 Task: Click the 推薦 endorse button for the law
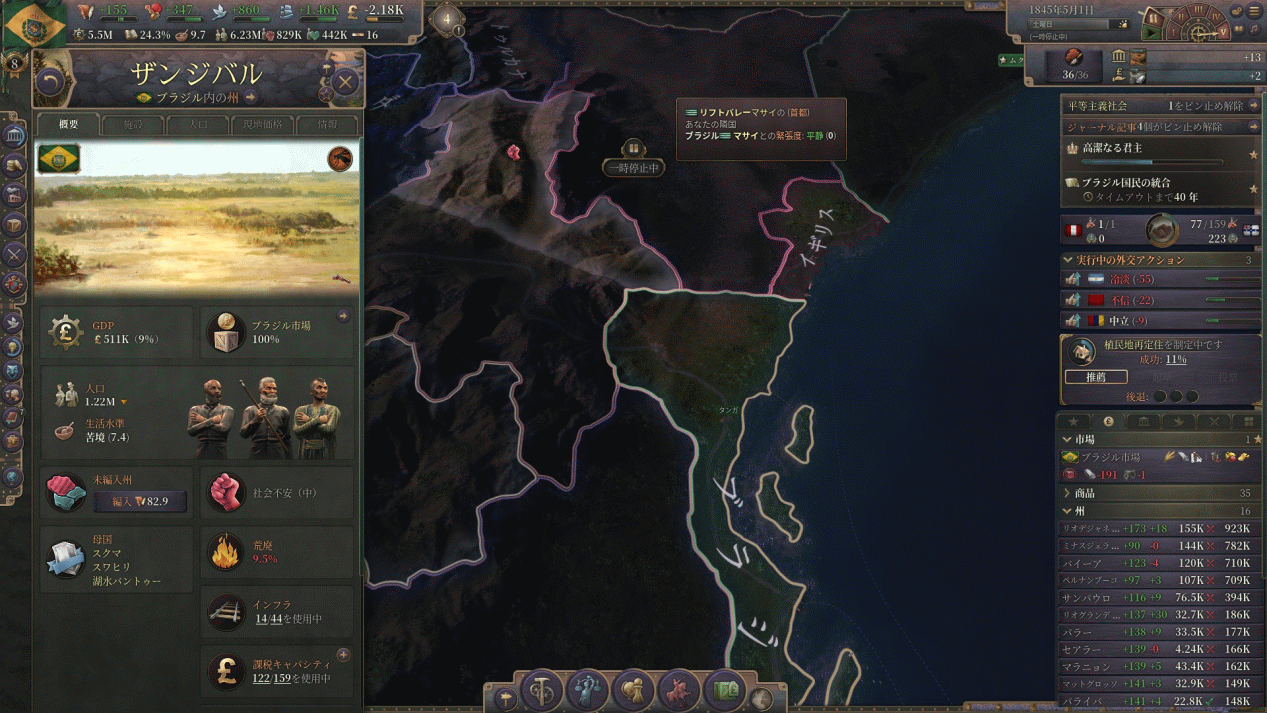[1095, 377]
